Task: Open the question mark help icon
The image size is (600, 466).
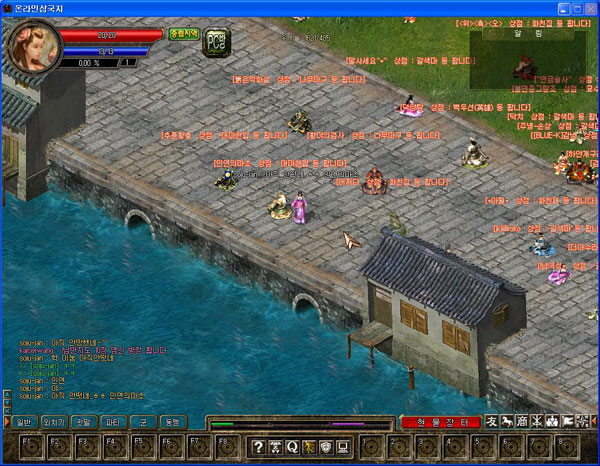Action: (258, 446)
